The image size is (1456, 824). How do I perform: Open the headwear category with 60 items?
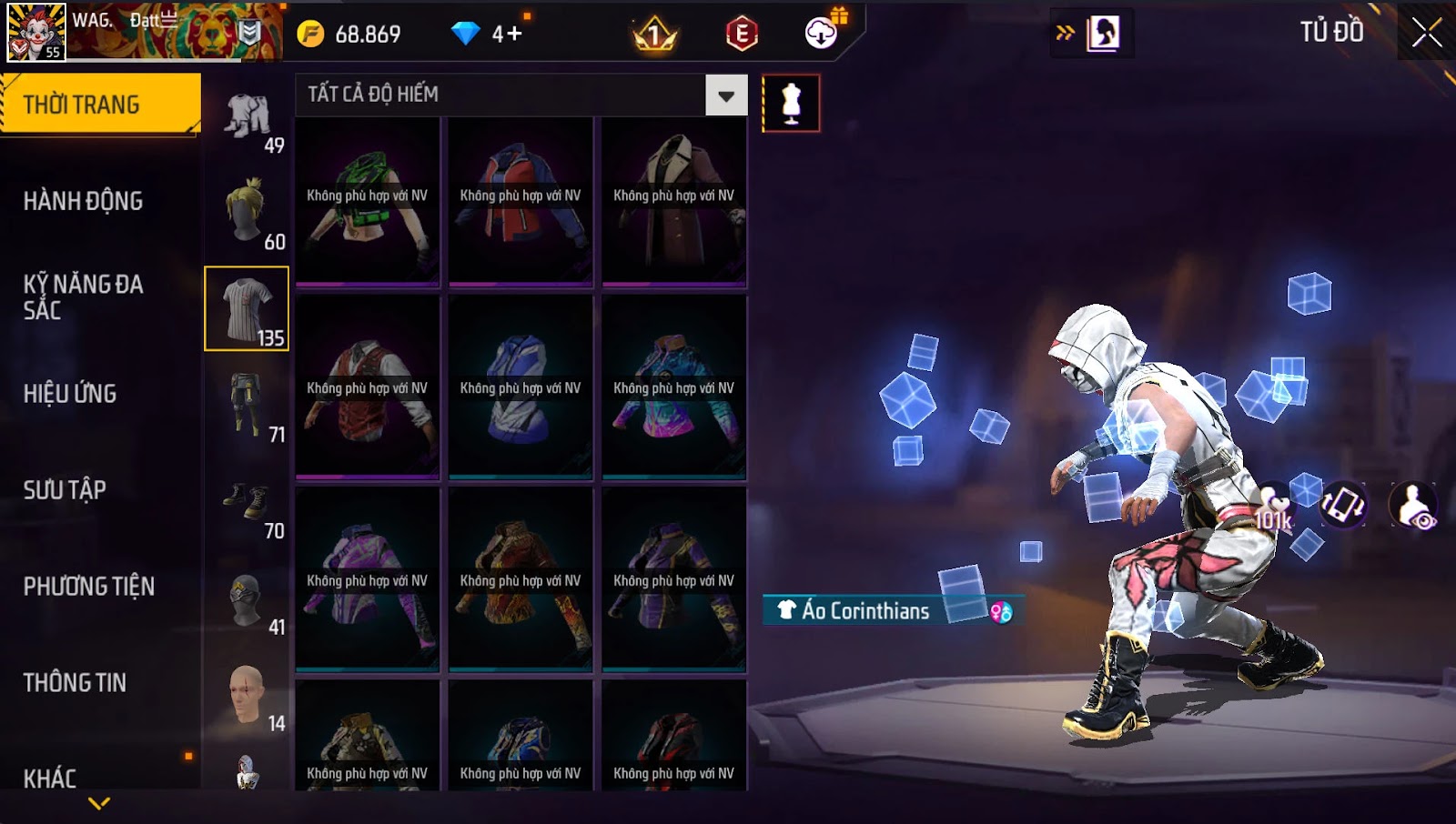click(247, 212)
